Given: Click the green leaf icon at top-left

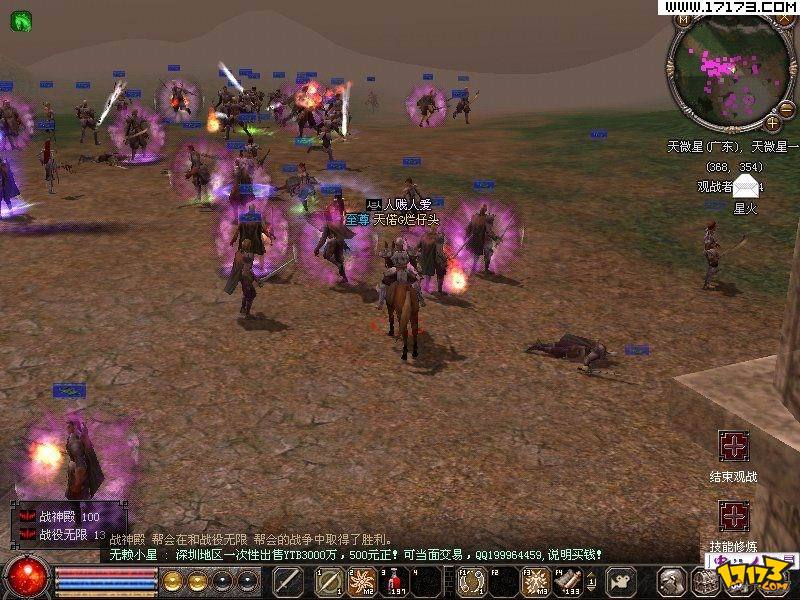Looking at the screenshot, I should tap(20, 18).
